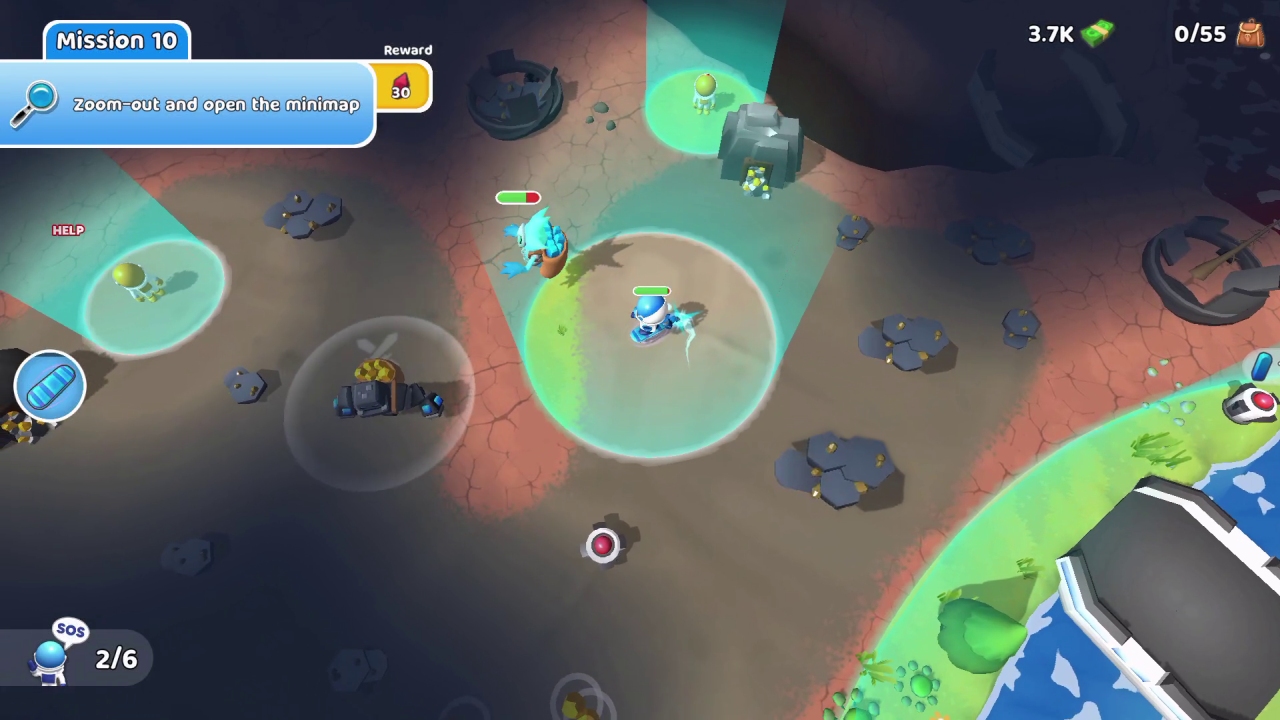The height and width of the screenshot is (720, 1280).
Task: Click the battery reward icon showing 30
Action: point(401,88)
